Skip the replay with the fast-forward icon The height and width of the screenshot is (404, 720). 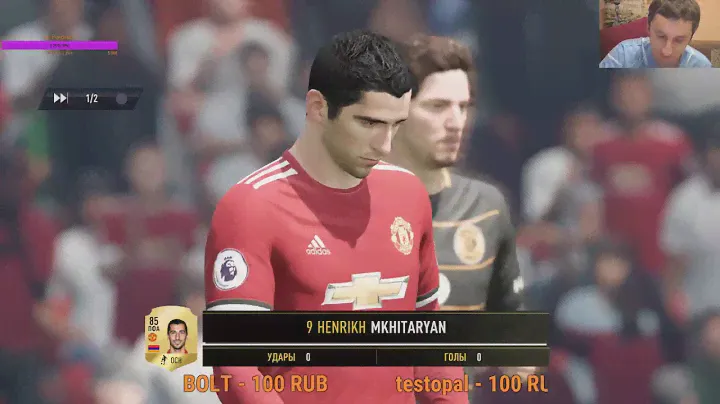[x=60, y=98]
